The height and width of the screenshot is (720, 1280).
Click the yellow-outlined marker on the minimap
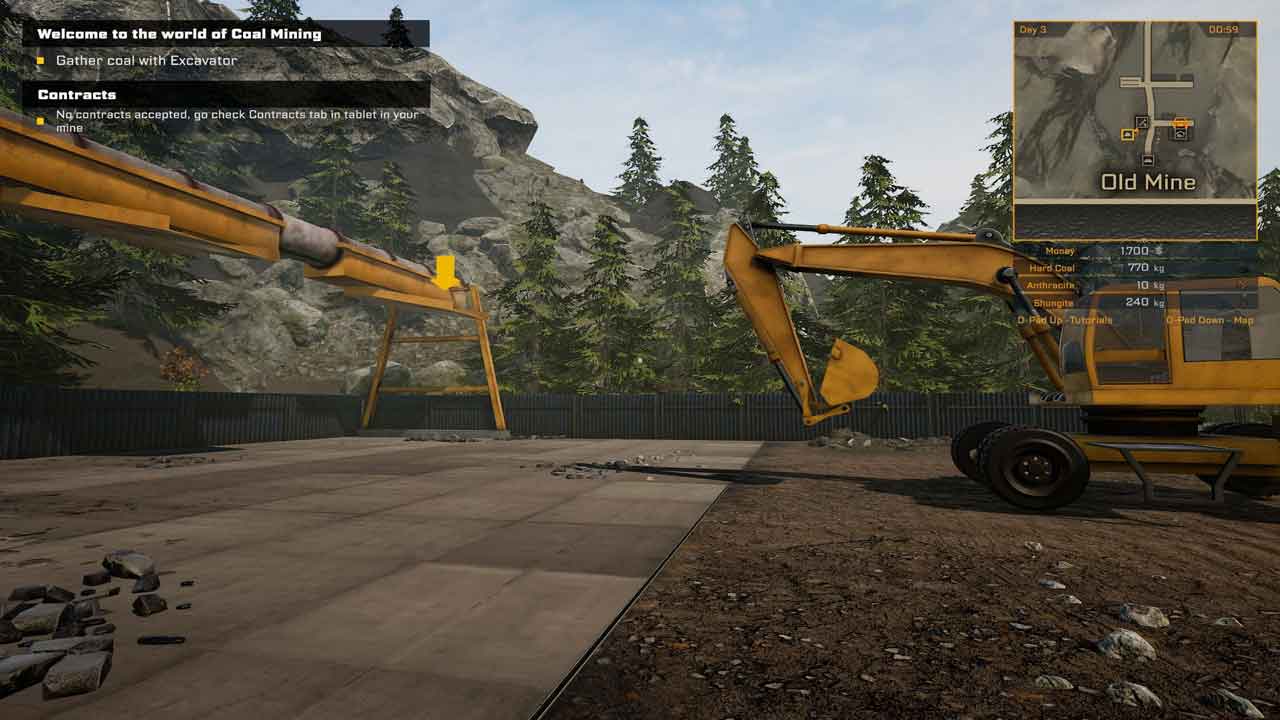point(1128,134)
